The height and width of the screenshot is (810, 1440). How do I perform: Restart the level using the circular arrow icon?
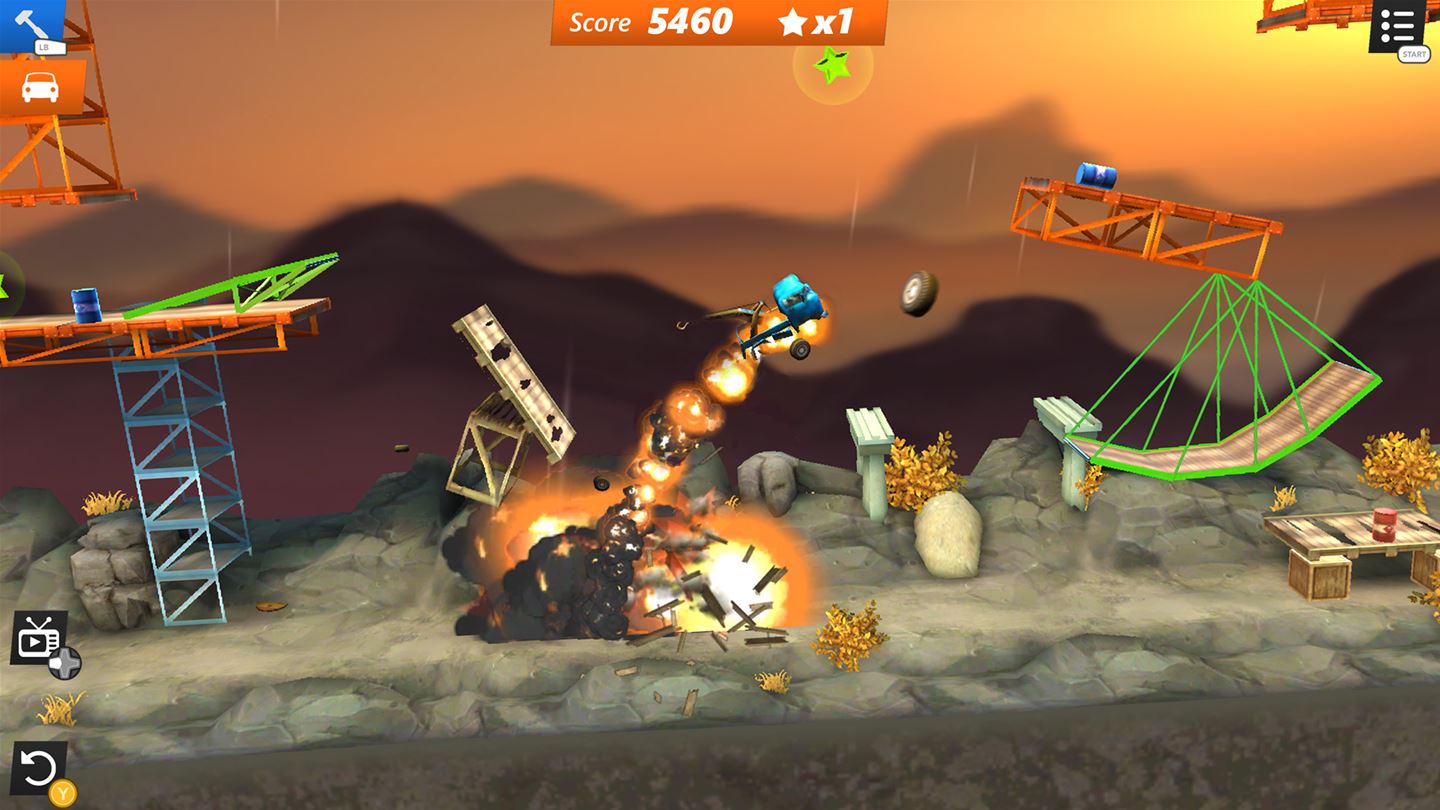tap(40, 765)
